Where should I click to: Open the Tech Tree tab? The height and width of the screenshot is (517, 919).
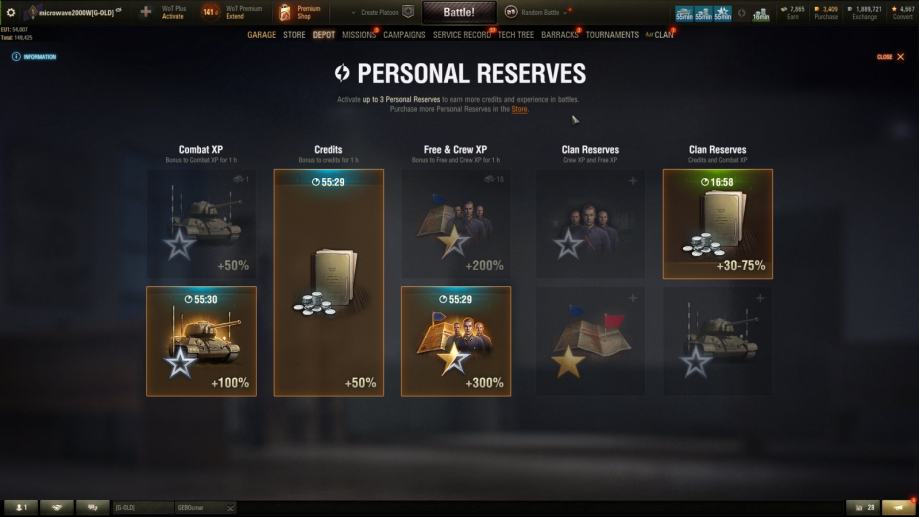click(x=516, y=35)
